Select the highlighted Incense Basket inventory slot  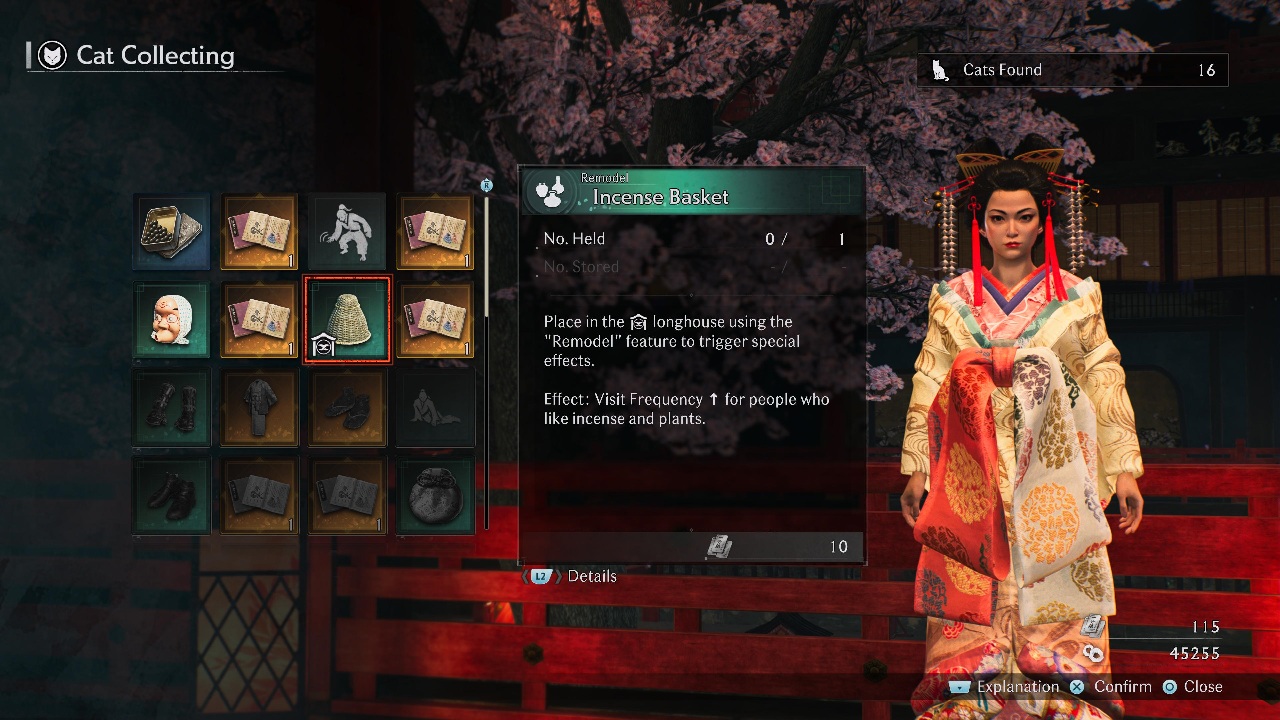tap(347, 320)
